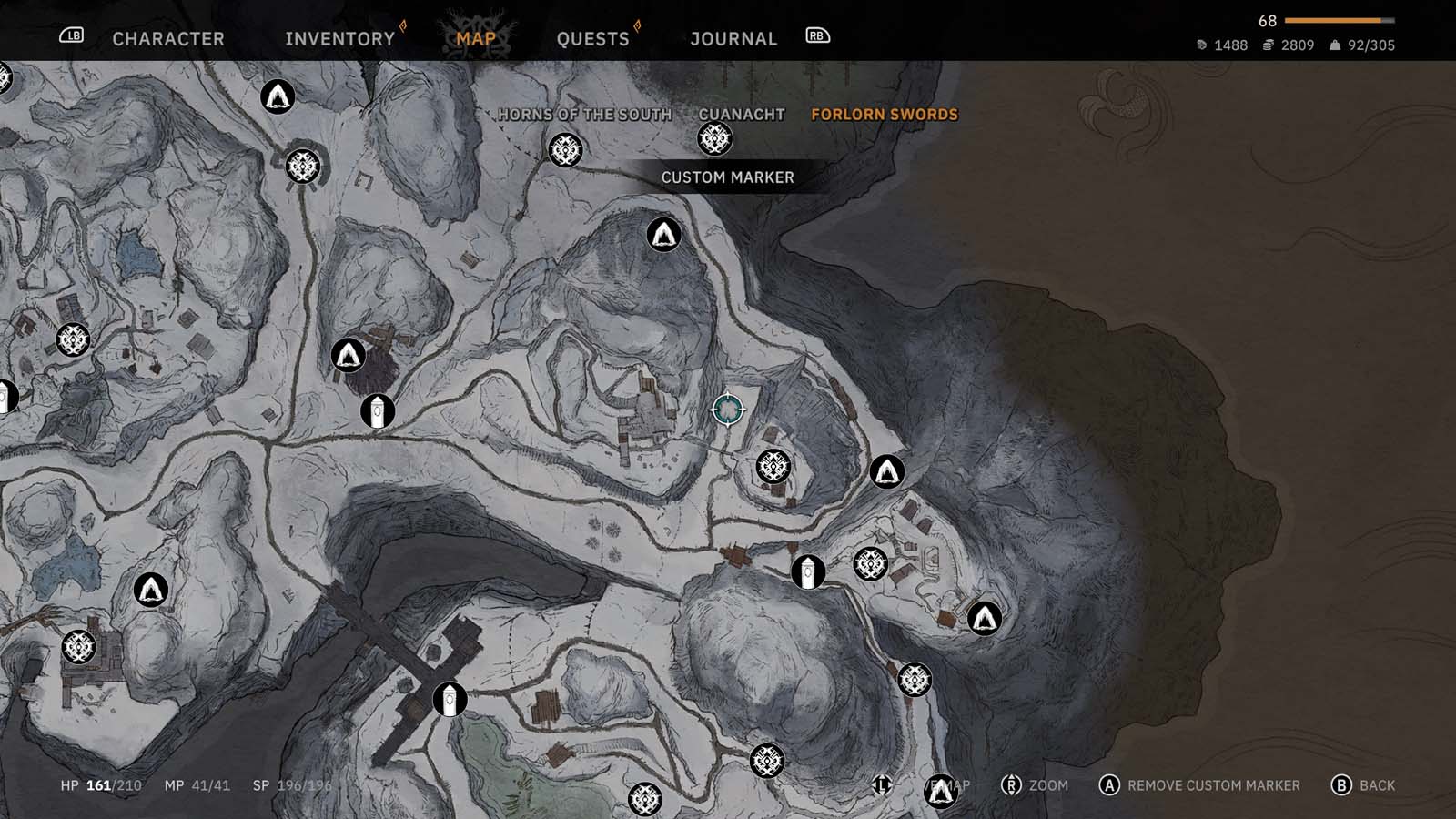Screen dimensions: 1456x819
Task: Toggle the custom marker crosshair on the map
Action: [728, 410]
